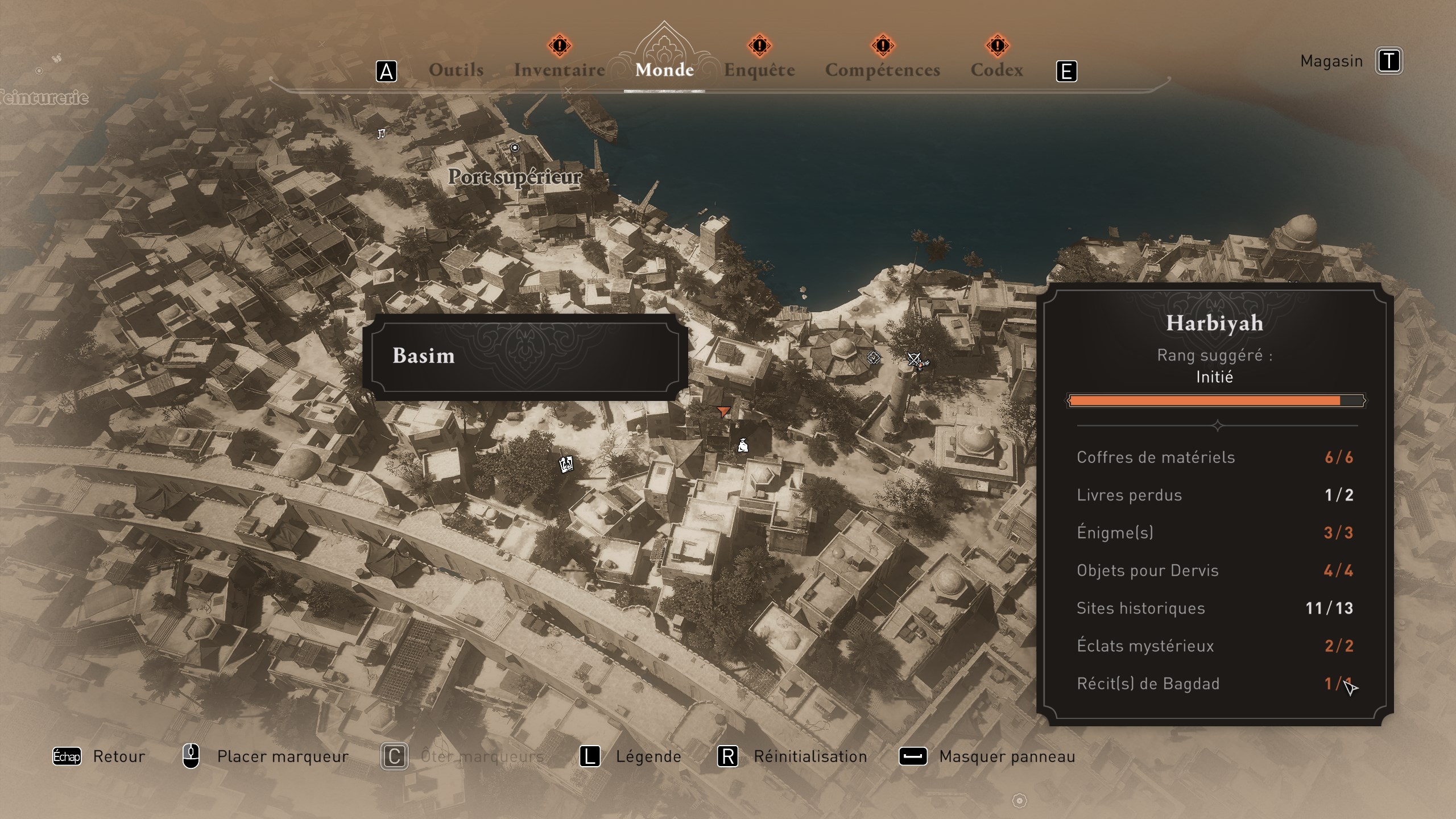Select the Monde tab

pos(664,70)
